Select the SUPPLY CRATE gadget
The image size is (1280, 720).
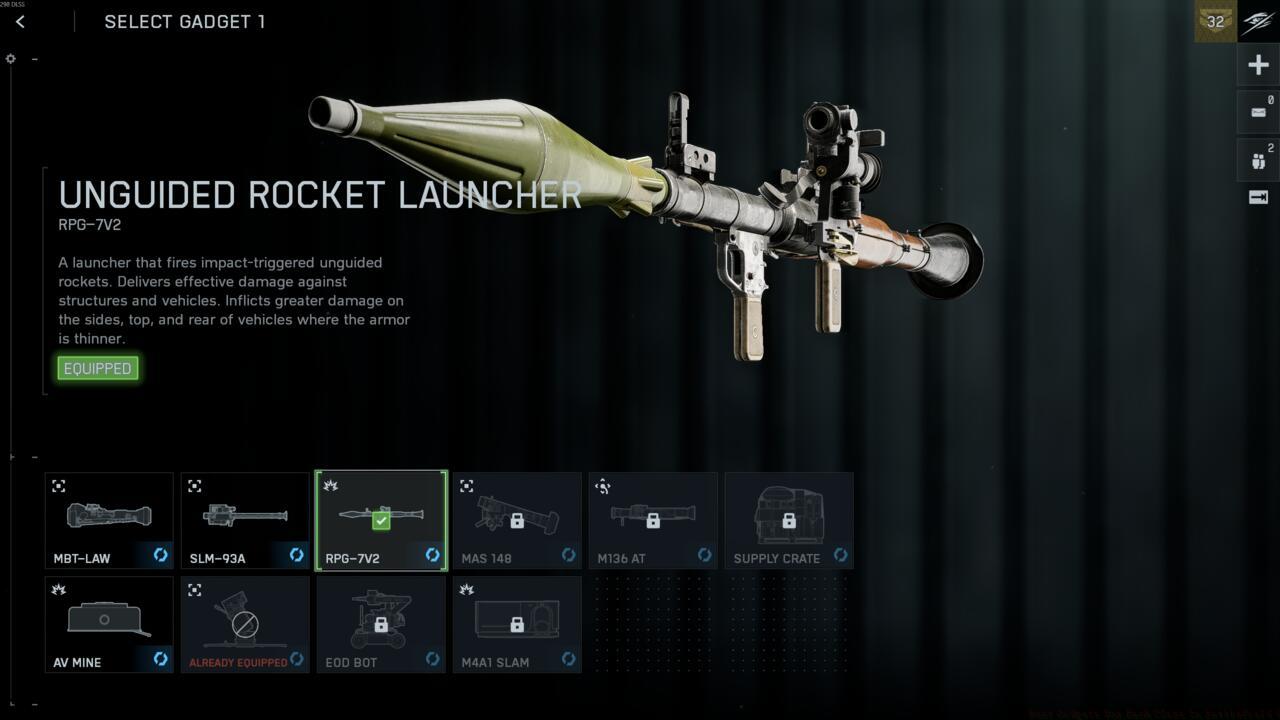coord(789,519)
